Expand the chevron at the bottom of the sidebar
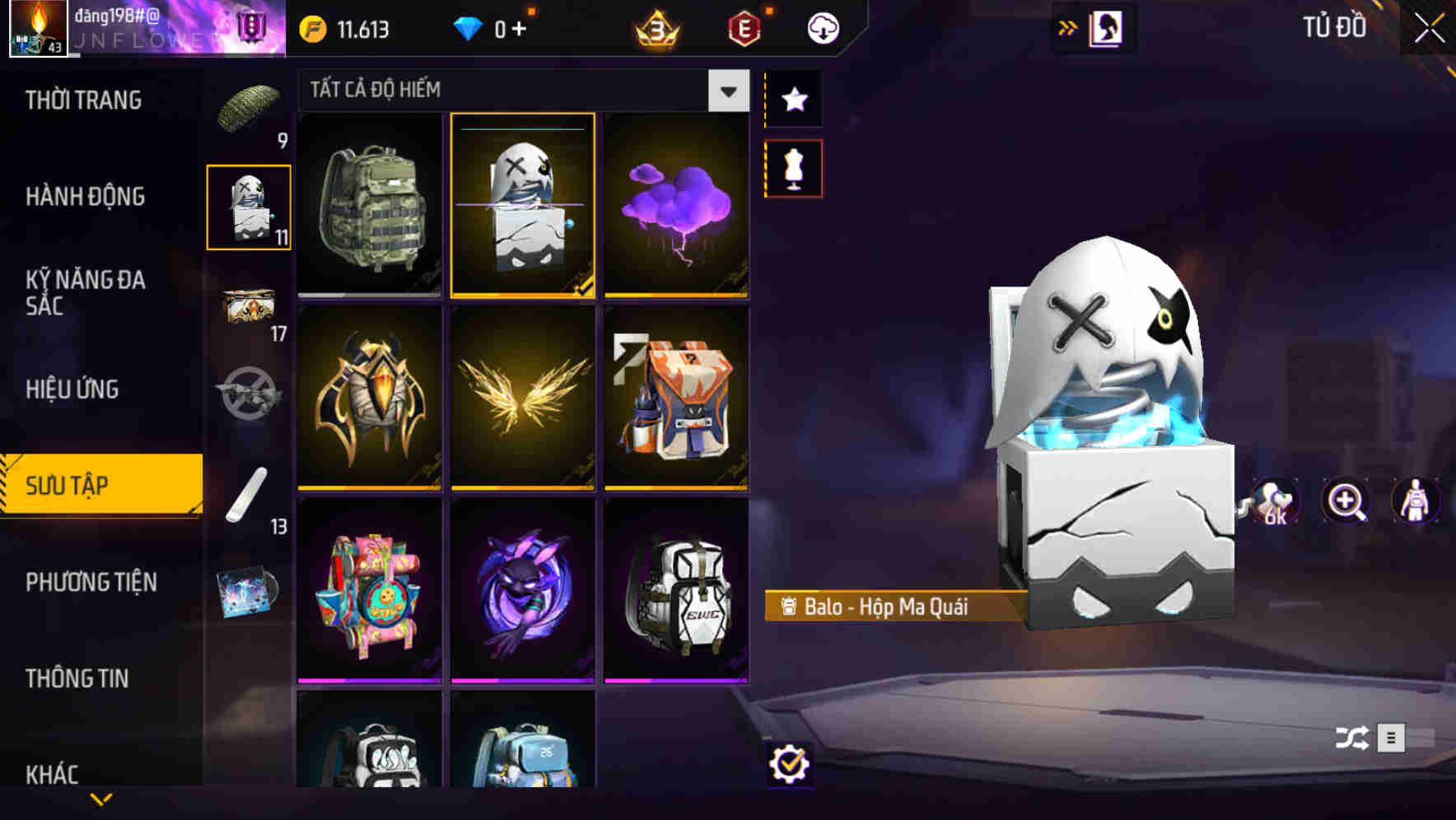 100,798
